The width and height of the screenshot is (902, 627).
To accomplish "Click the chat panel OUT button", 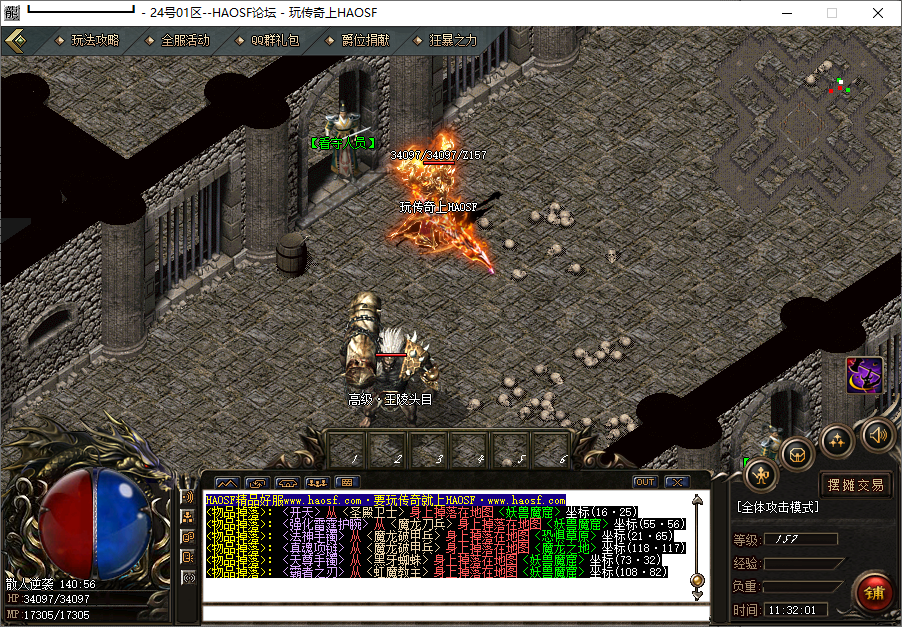I will point(644,482).
